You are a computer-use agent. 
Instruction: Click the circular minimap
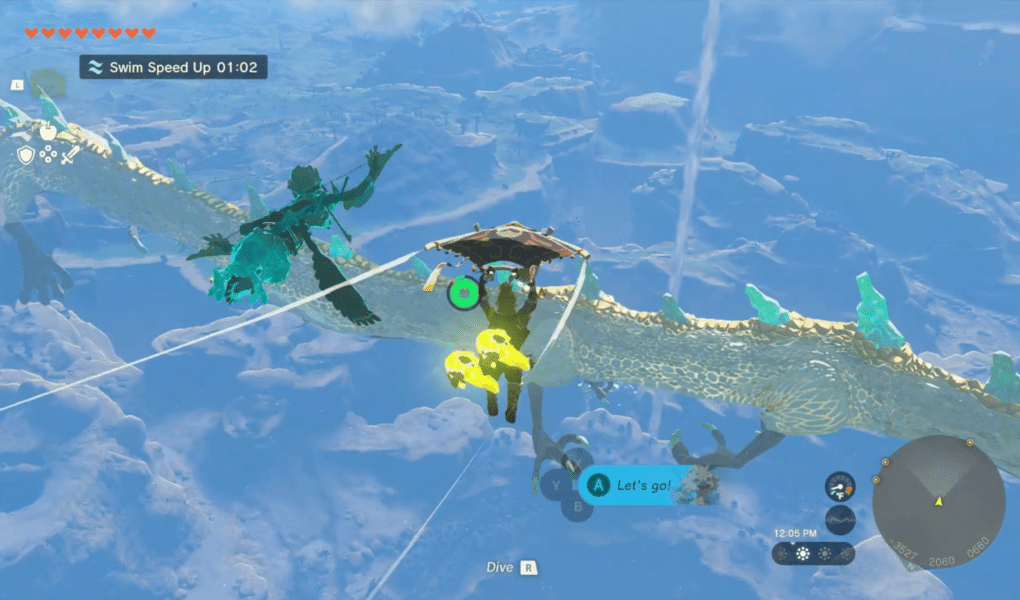pos(938,500)
